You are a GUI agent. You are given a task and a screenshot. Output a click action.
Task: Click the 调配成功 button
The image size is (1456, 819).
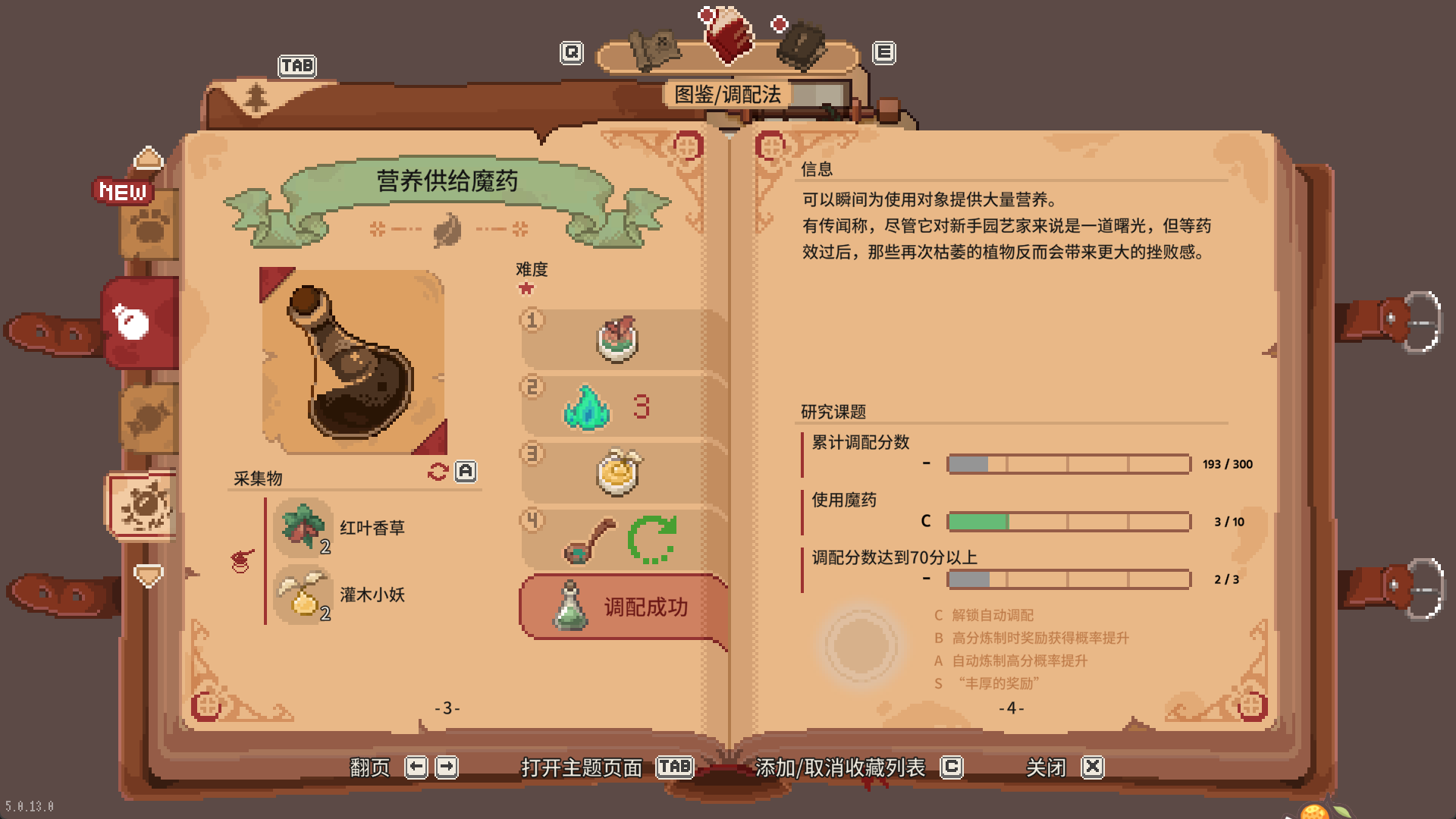point(623,607)
